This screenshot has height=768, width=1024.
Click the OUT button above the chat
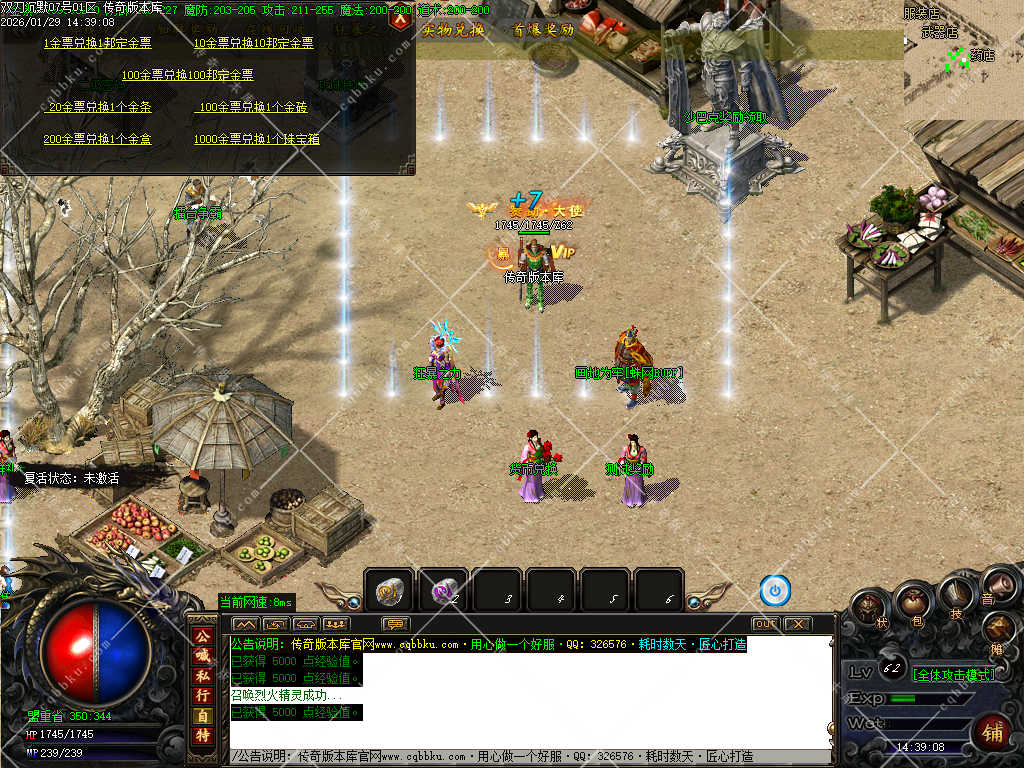tap(766, 624)
